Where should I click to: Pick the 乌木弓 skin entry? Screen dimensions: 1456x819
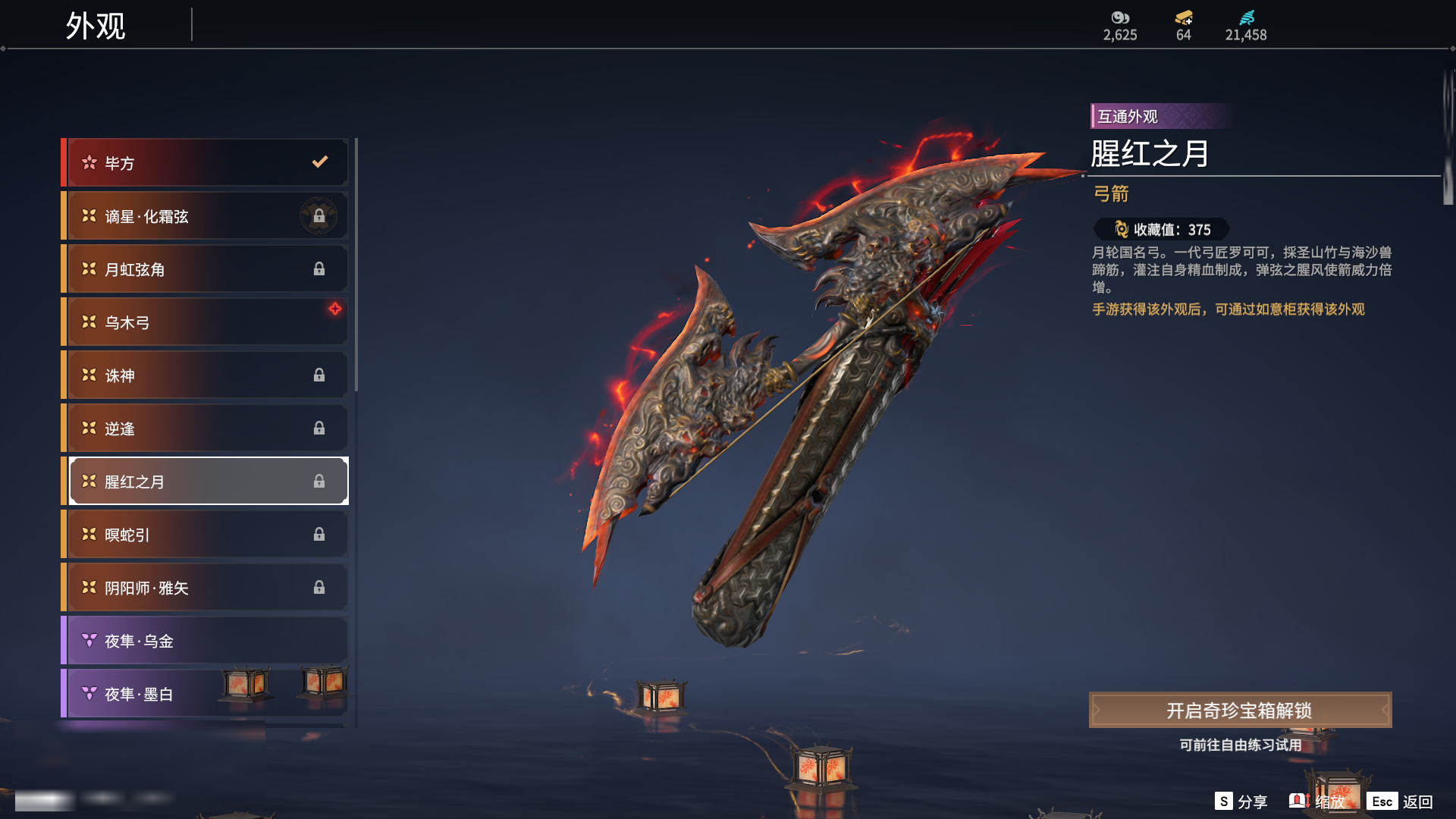[x=205, y=322]
